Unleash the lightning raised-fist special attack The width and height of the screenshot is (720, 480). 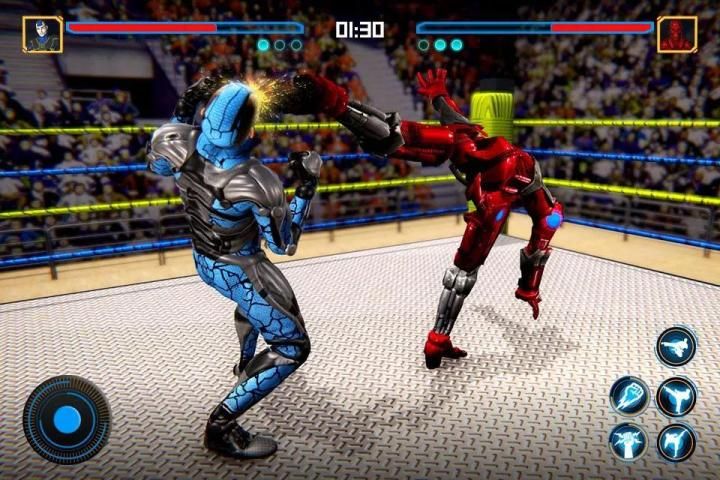(630, 441)
